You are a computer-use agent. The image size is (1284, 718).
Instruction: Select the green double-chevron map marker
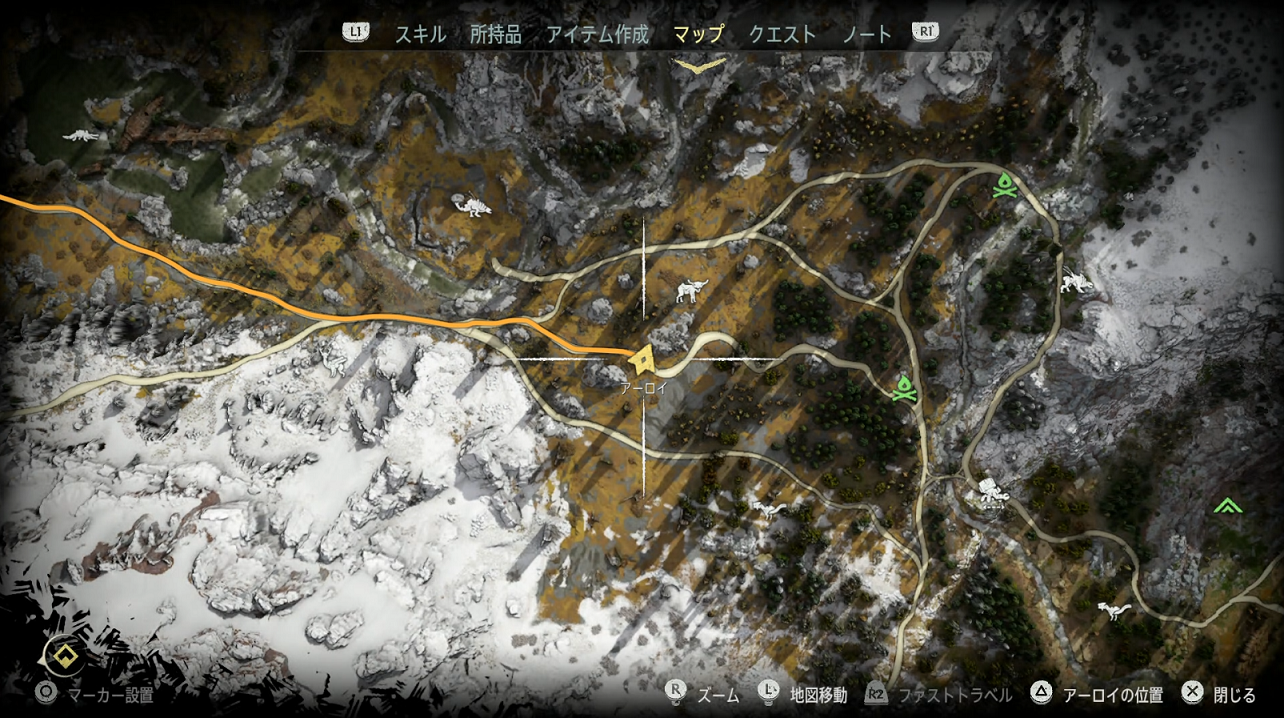[1227, 506]
